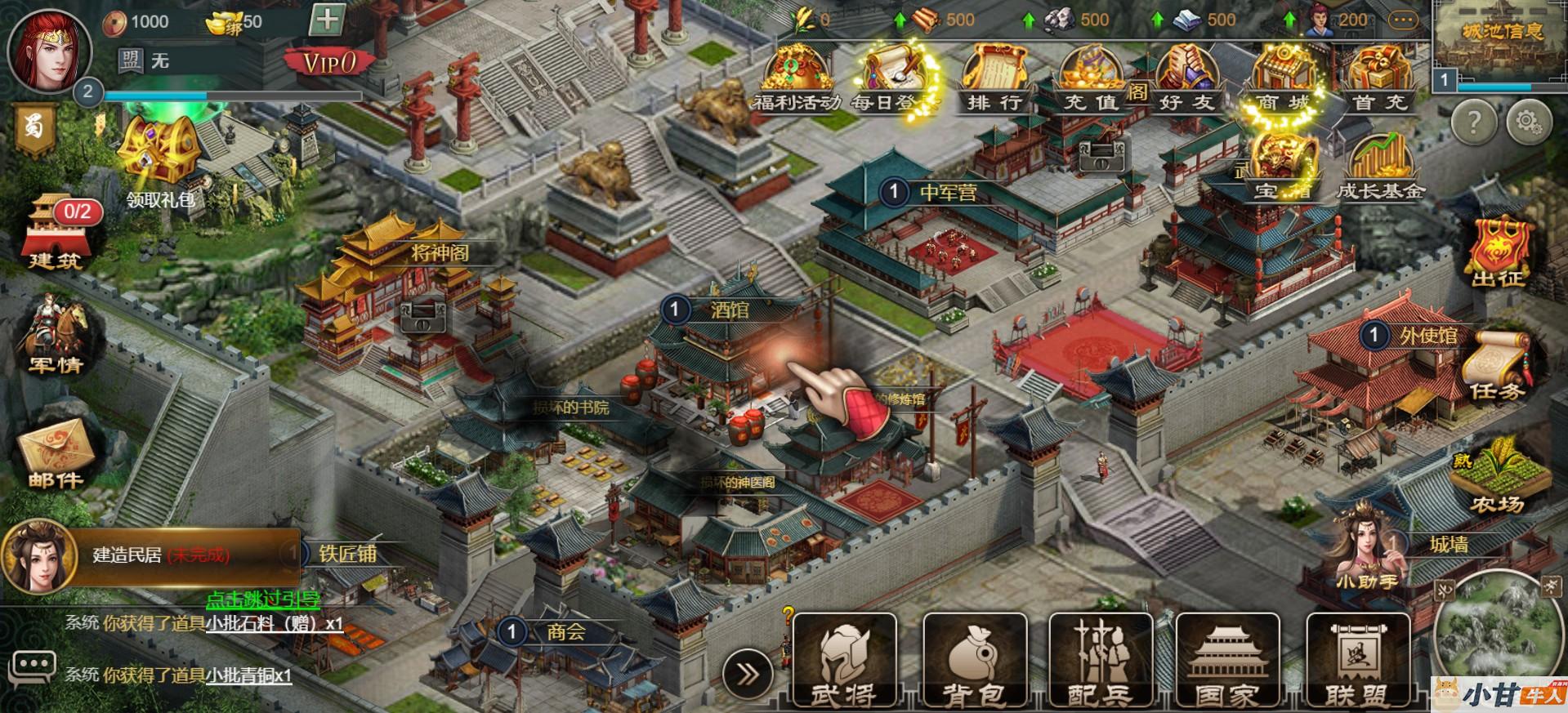
Task: Open the 配兵 troop assignment menu
Action: pyautogui.click(x=1100, y=660)
